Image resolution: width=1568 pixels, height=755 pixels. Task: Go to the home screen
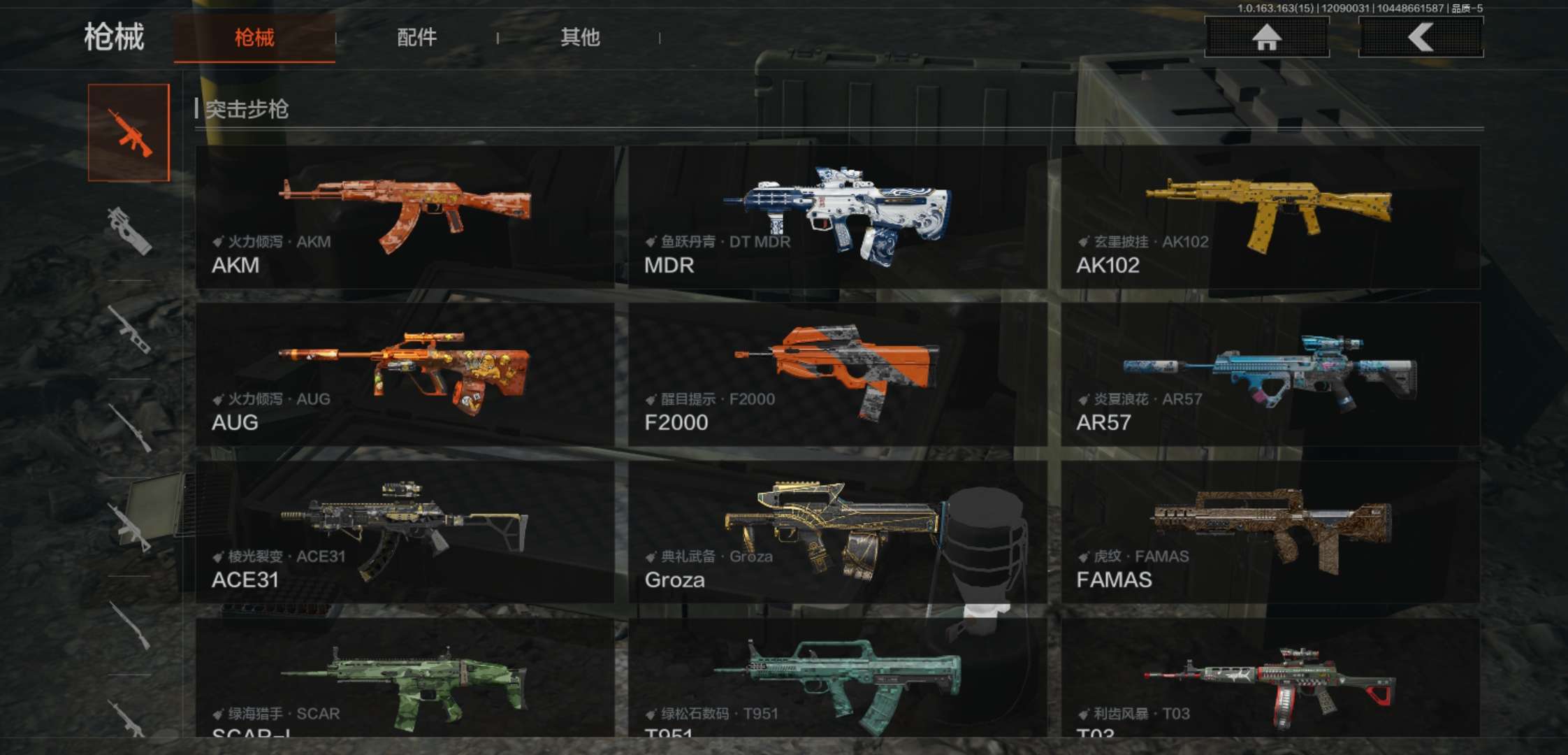[x=1266, y=37]
